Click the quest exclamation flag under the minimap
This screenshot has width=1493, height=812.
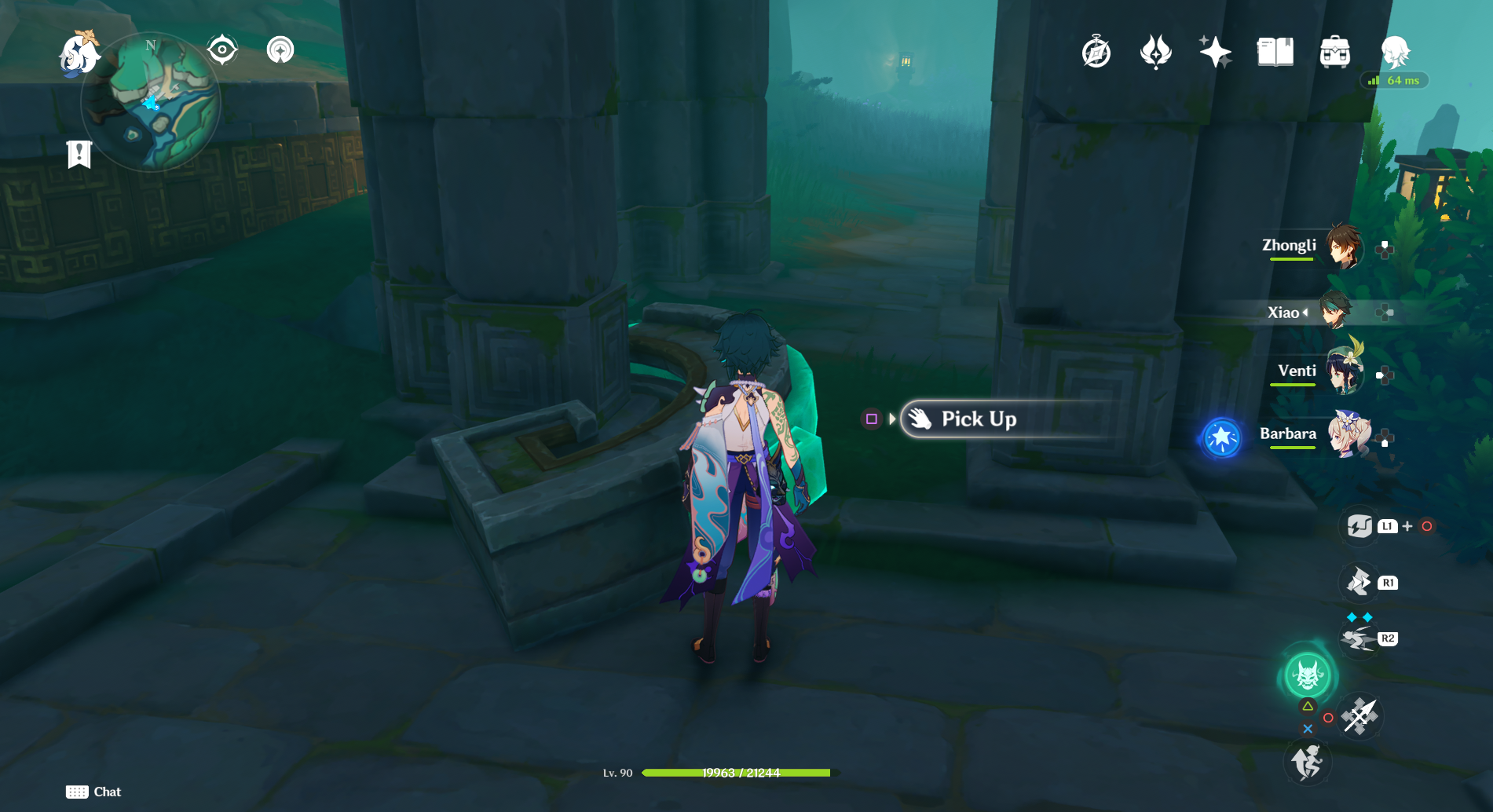(81, 155)
